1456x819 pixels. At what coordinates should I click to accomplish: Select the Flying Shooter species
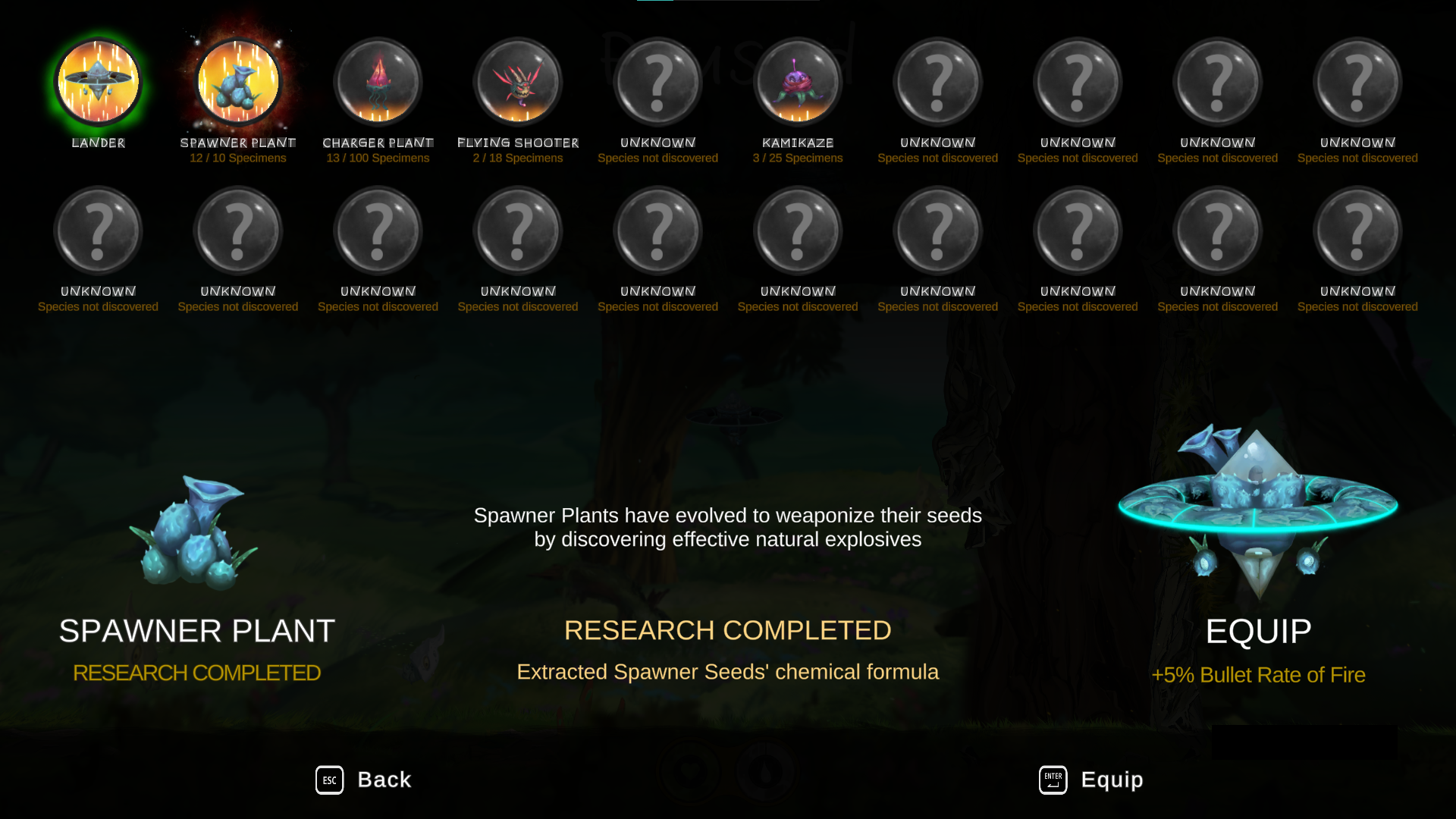[x=518, y=82]
